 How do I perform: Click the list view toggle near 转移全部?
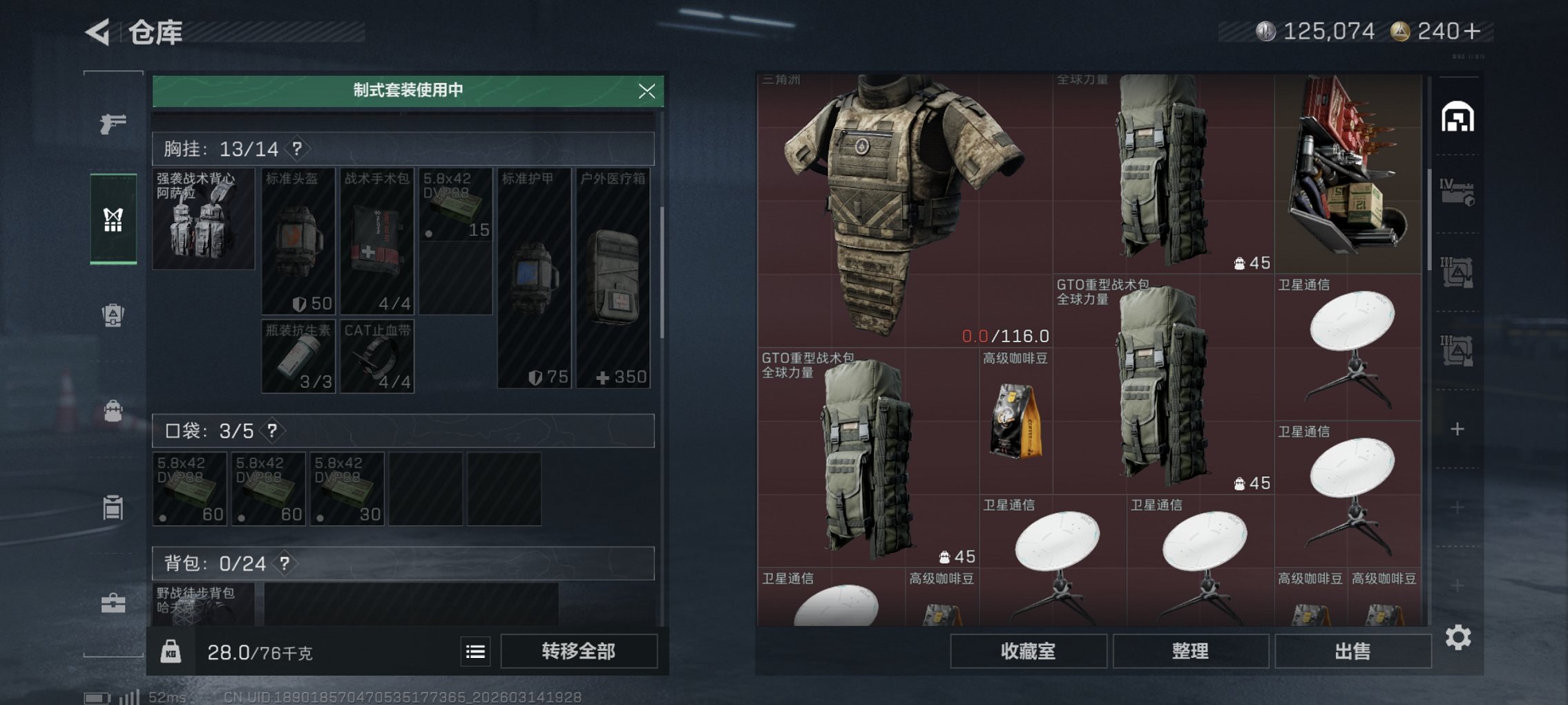[x=475, y=651]
